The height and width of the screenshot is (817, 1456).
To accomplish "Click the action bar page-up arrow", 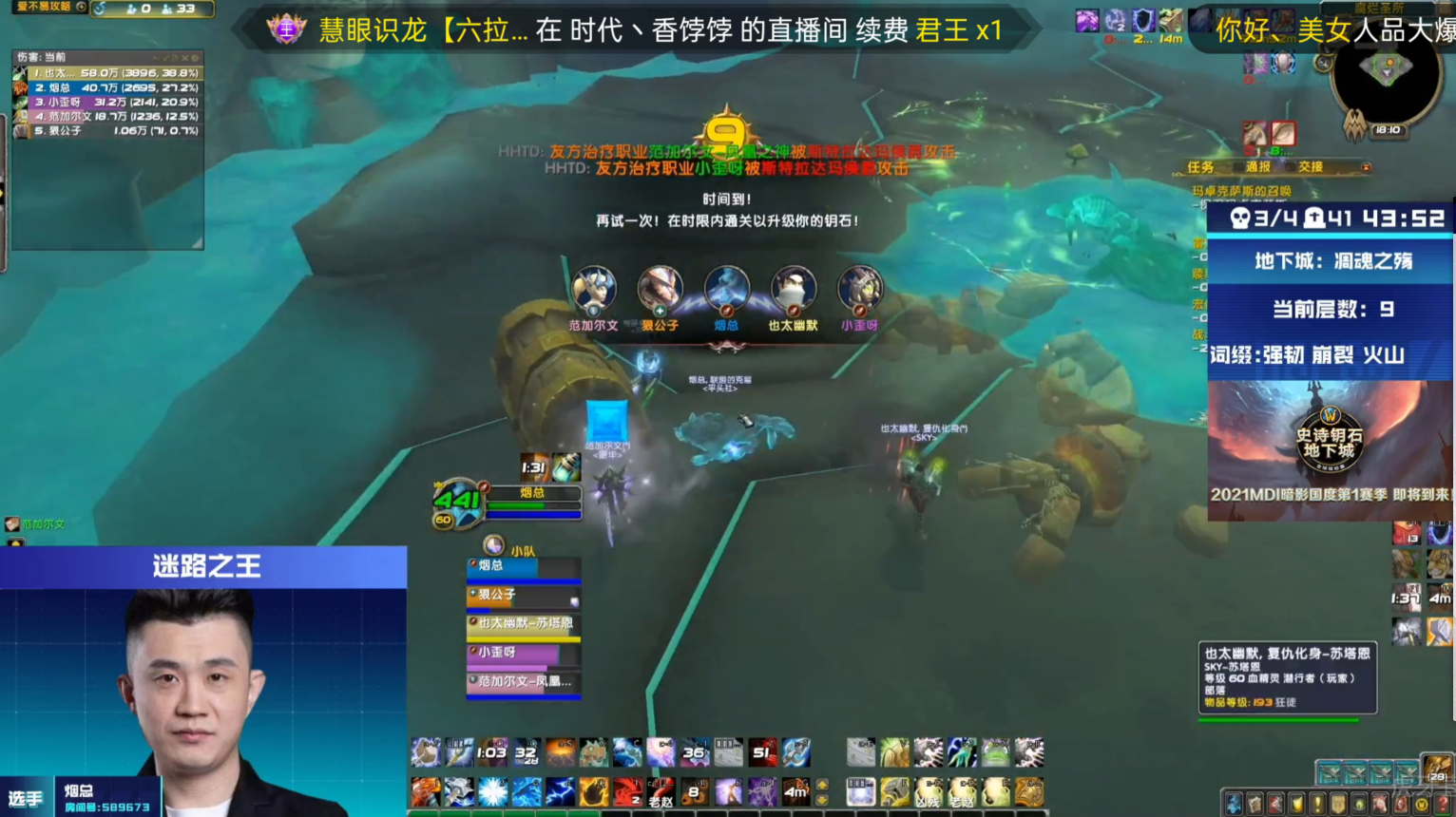I will click(821, 782).
